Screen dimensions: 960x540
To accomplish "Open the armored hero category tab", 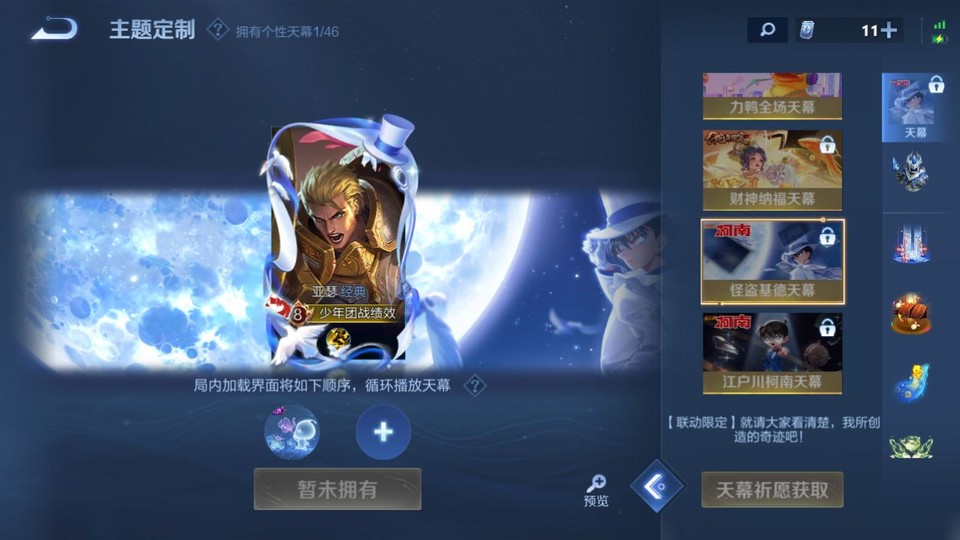I will [911, 172].
